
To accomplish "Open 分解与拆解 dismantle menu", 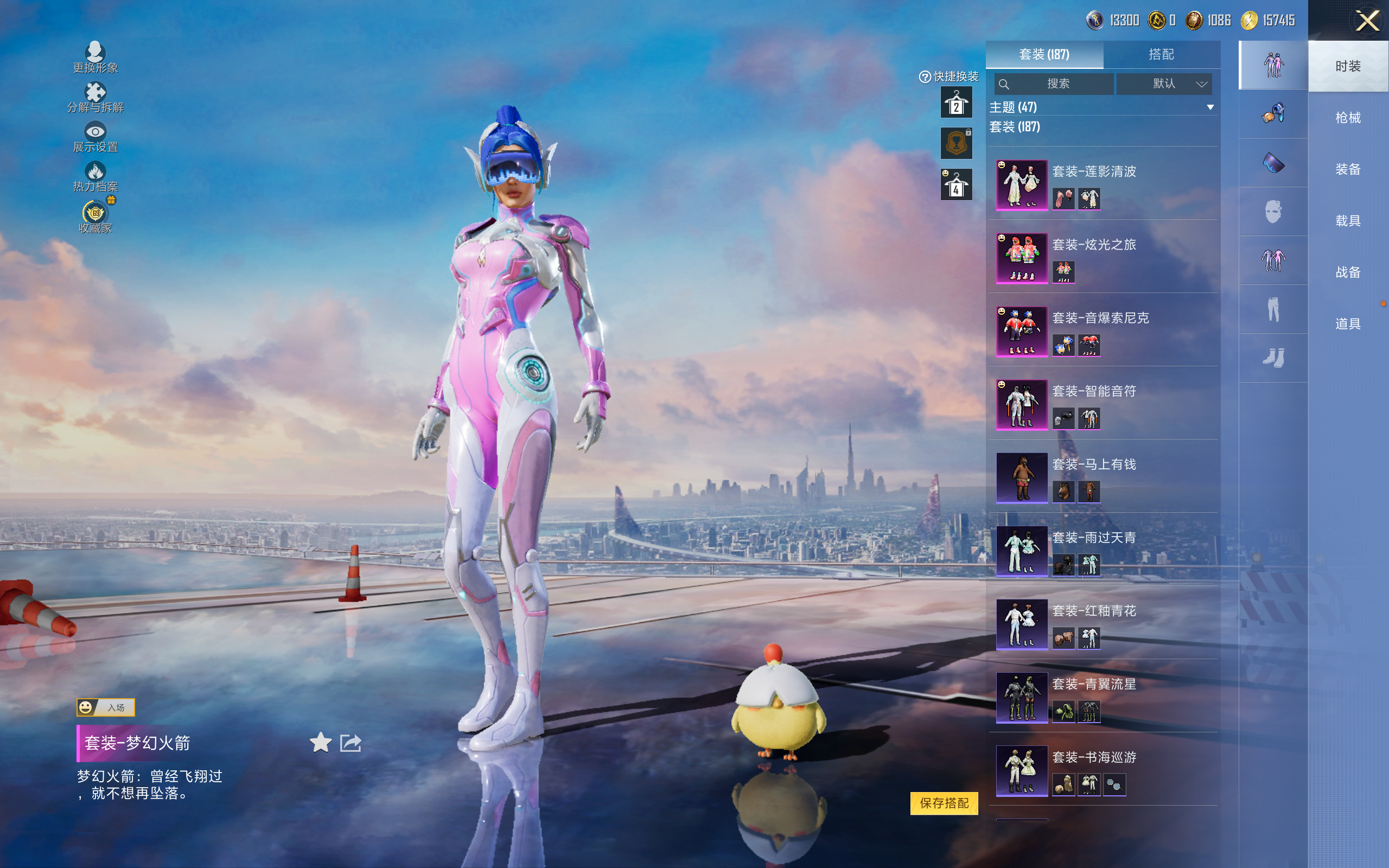I will coord(95,98).
